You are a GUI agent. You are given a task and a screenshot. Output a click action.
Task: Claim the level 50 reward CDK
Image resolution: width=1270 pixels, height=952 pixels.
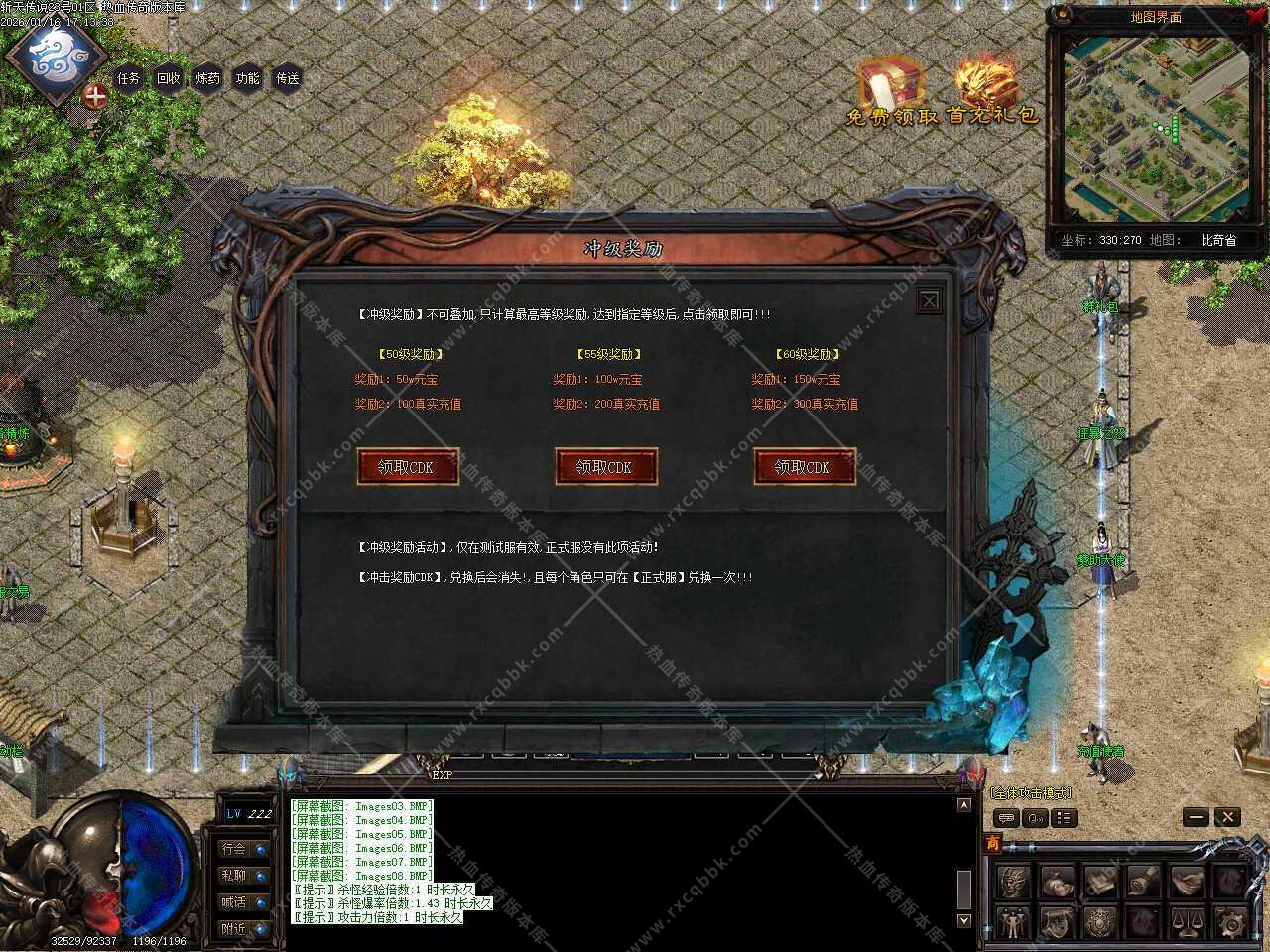tap(407, 467)
